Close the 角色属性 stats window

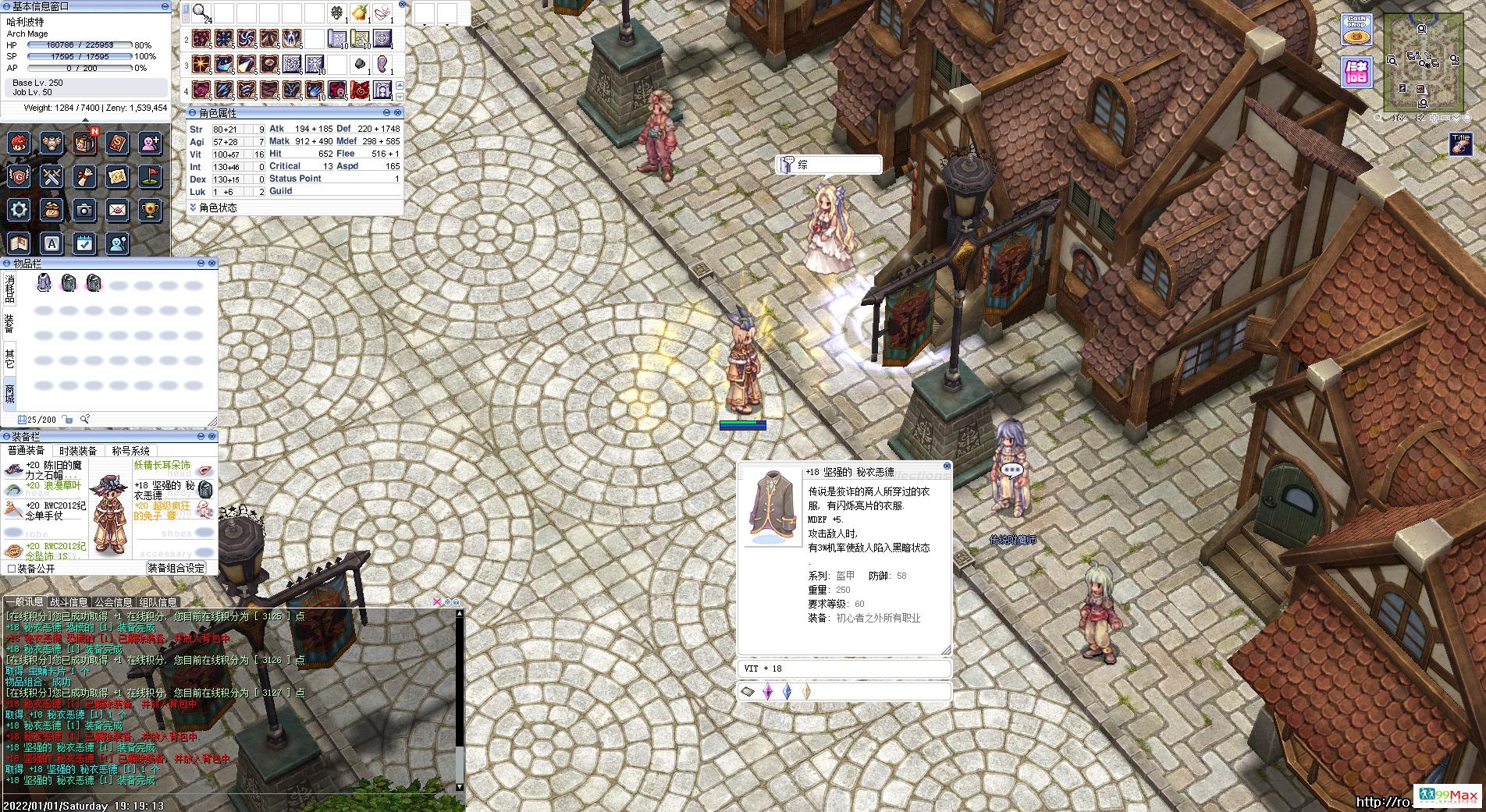pos(399,113)
